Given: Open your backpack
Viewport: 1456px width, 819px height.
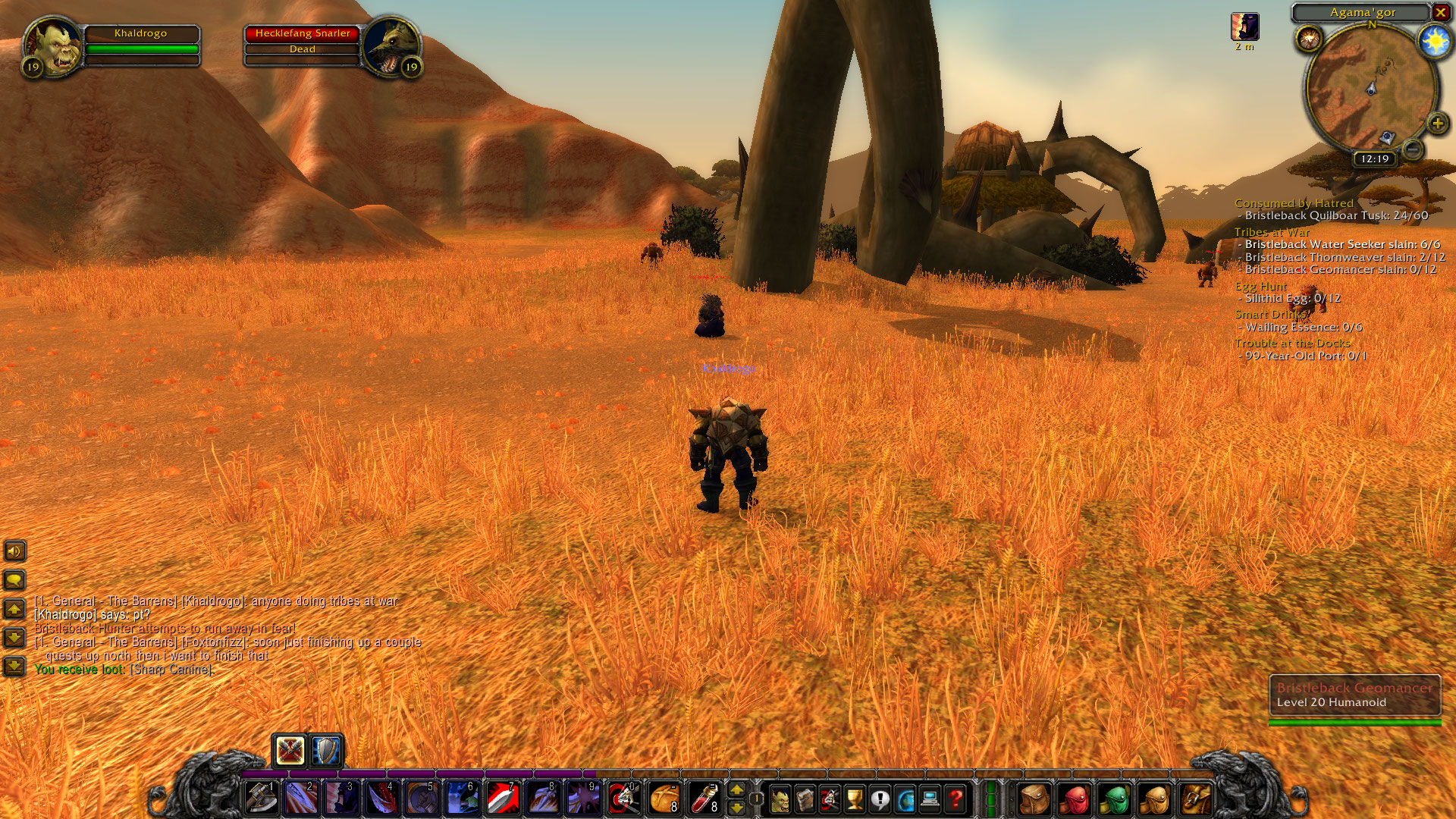Looking at the screenshot, I should click(1034, 797).
